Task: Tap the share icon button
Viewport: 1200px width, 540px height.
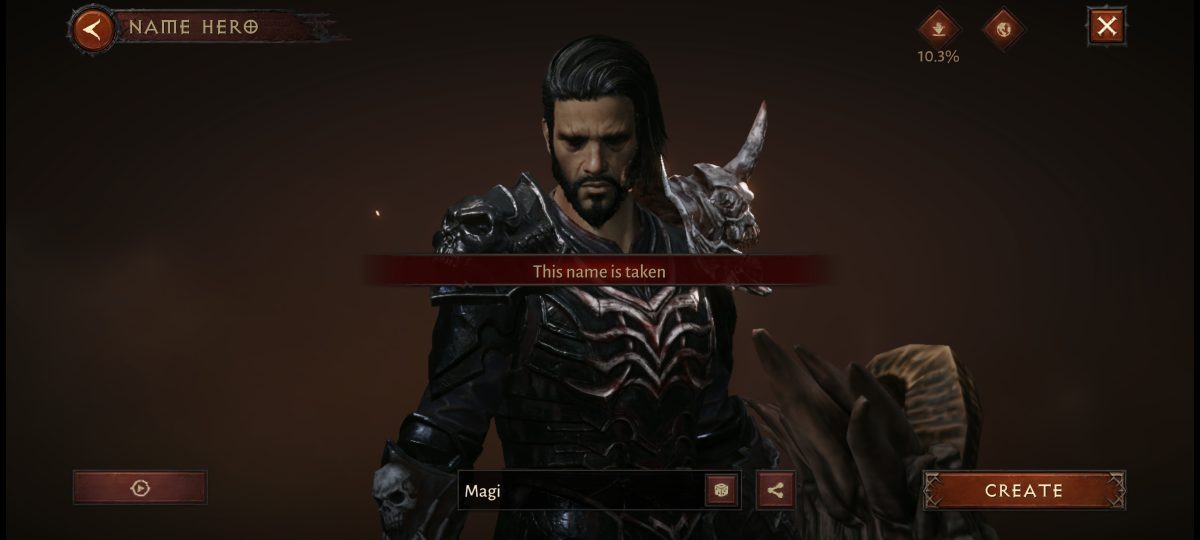Action: [775, 490]
